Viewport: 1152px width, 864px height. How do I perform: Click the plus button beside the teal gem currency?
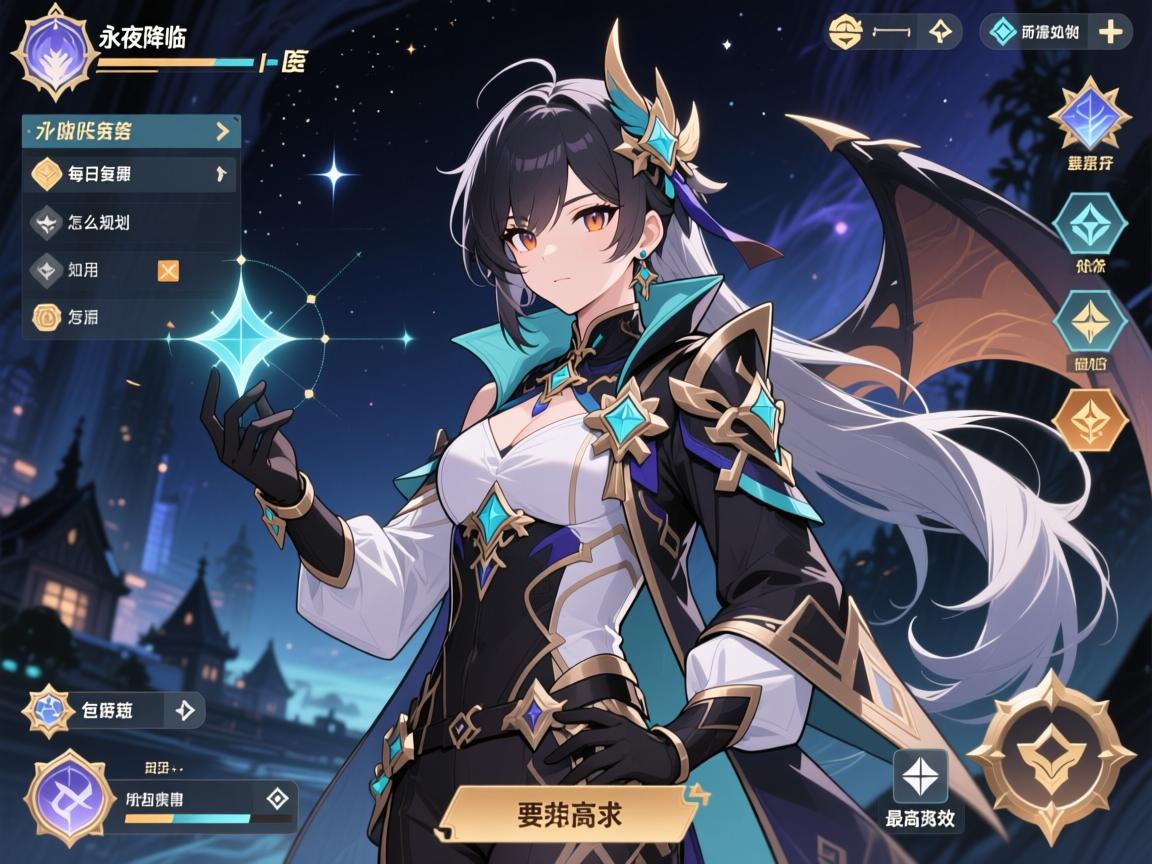[x=1110, y=32]
